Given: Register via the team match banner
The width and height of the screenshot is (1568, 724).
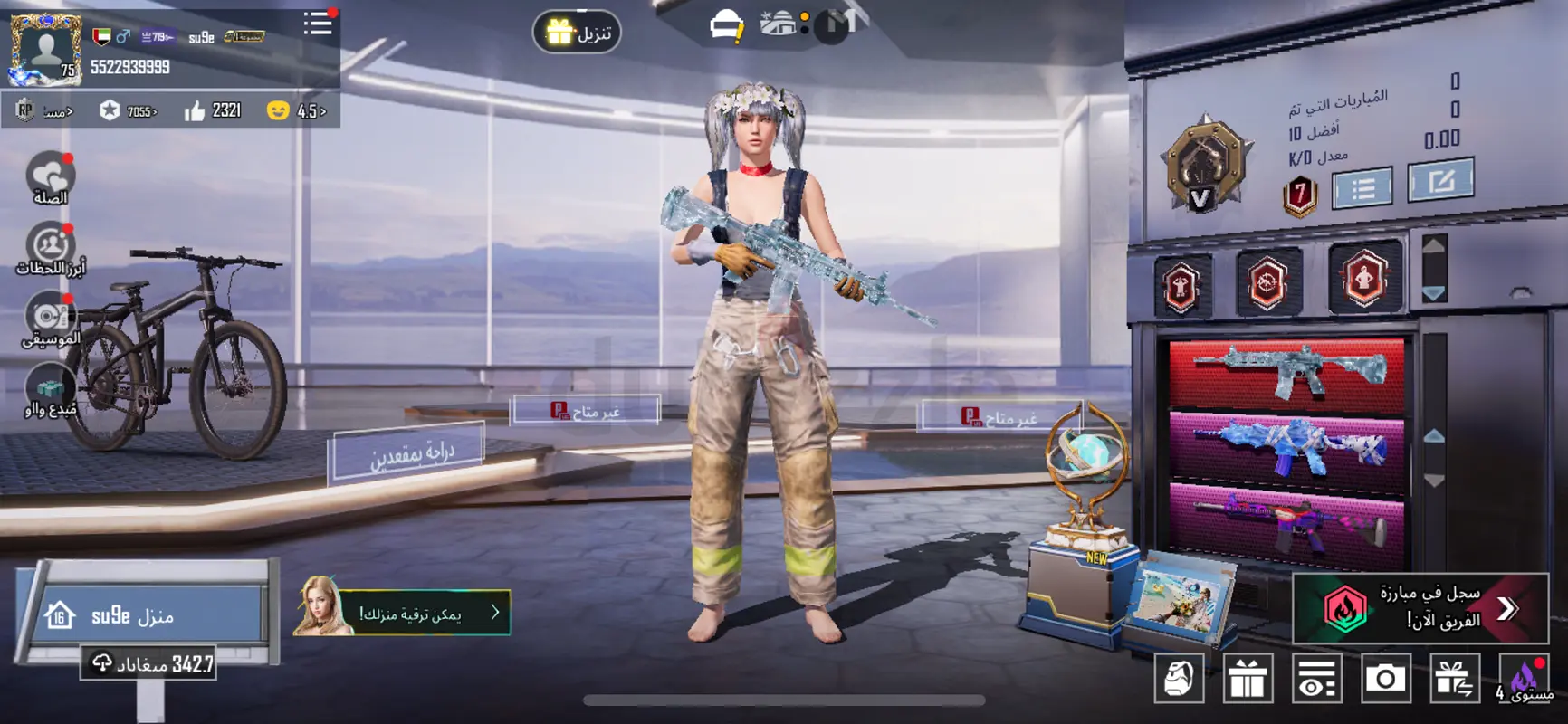Looking at the screenshot, I should [x=1420, y=607].
